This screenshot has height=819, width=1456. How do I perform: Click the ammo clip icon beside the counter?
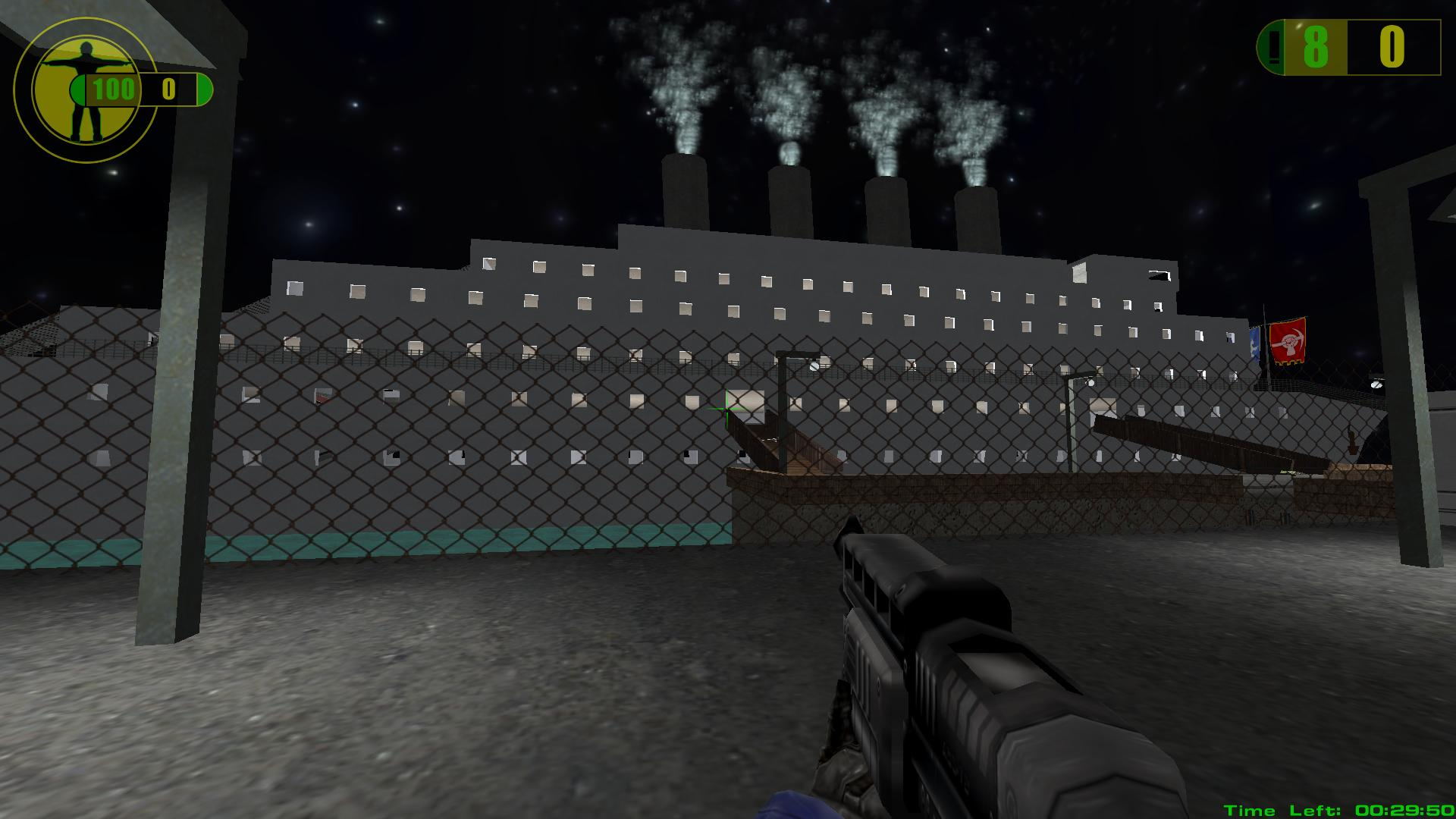click(x=1274, y=48)
